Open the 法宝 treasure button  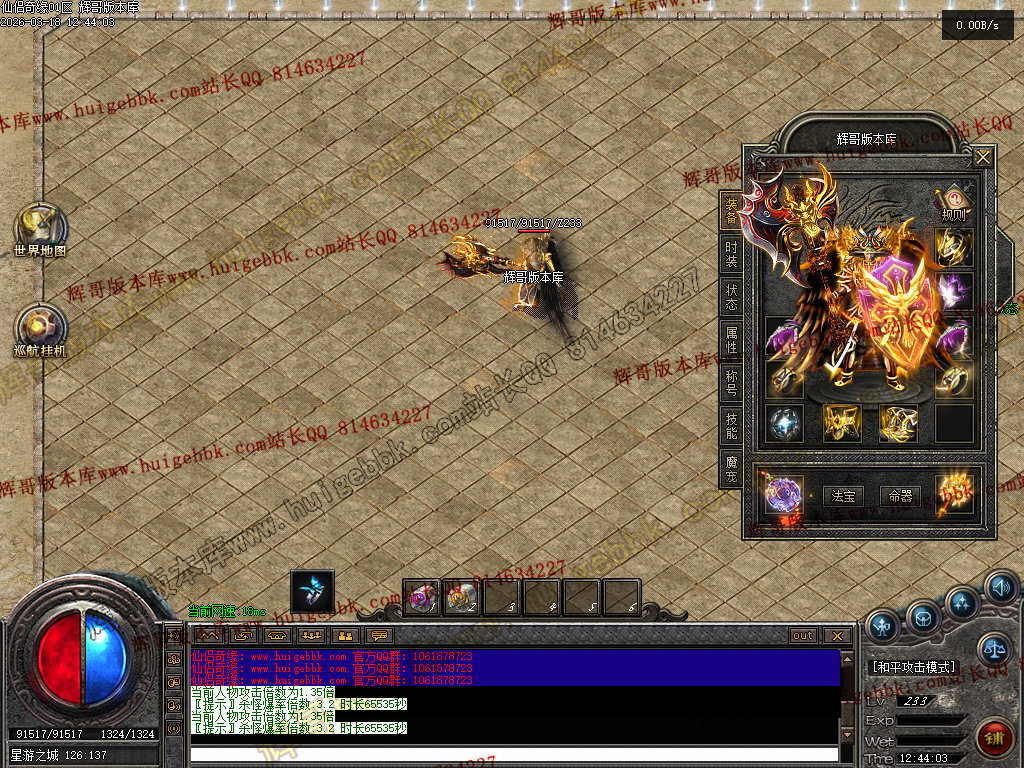(x=844, y=495)
